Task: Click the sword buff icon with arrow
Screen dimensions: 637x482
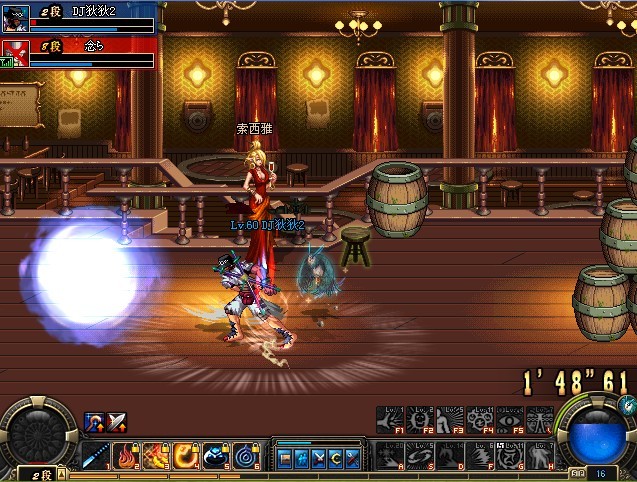Action: click(116, 422)
